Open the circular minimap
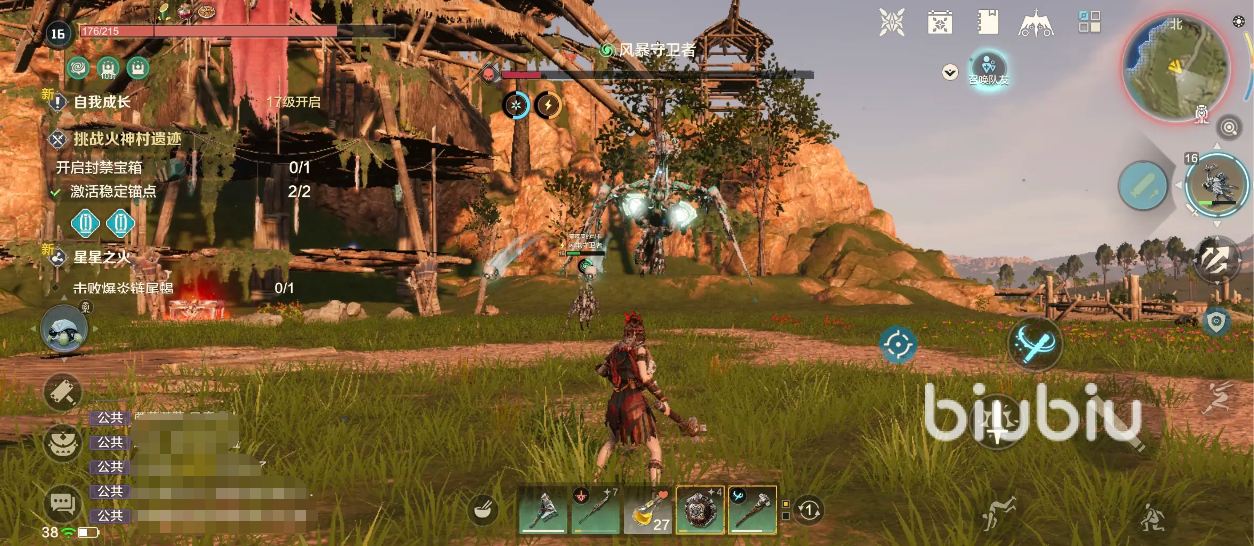This screenshot has height=546, width=1254. (x=1176, y=68)
